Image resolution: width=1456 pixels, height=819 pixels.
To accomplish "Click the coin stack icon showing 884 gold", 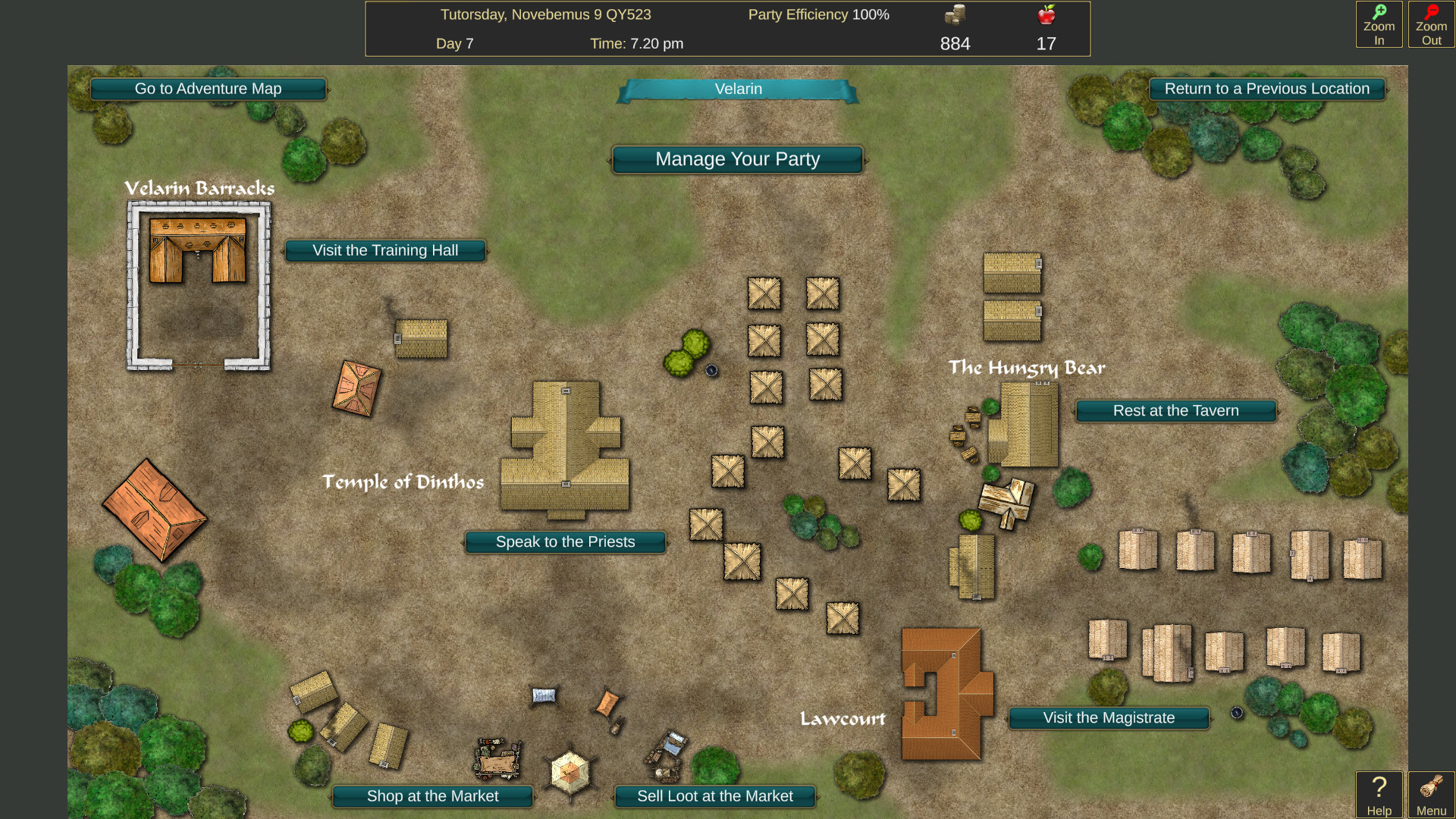I will [x=955, y=14].
